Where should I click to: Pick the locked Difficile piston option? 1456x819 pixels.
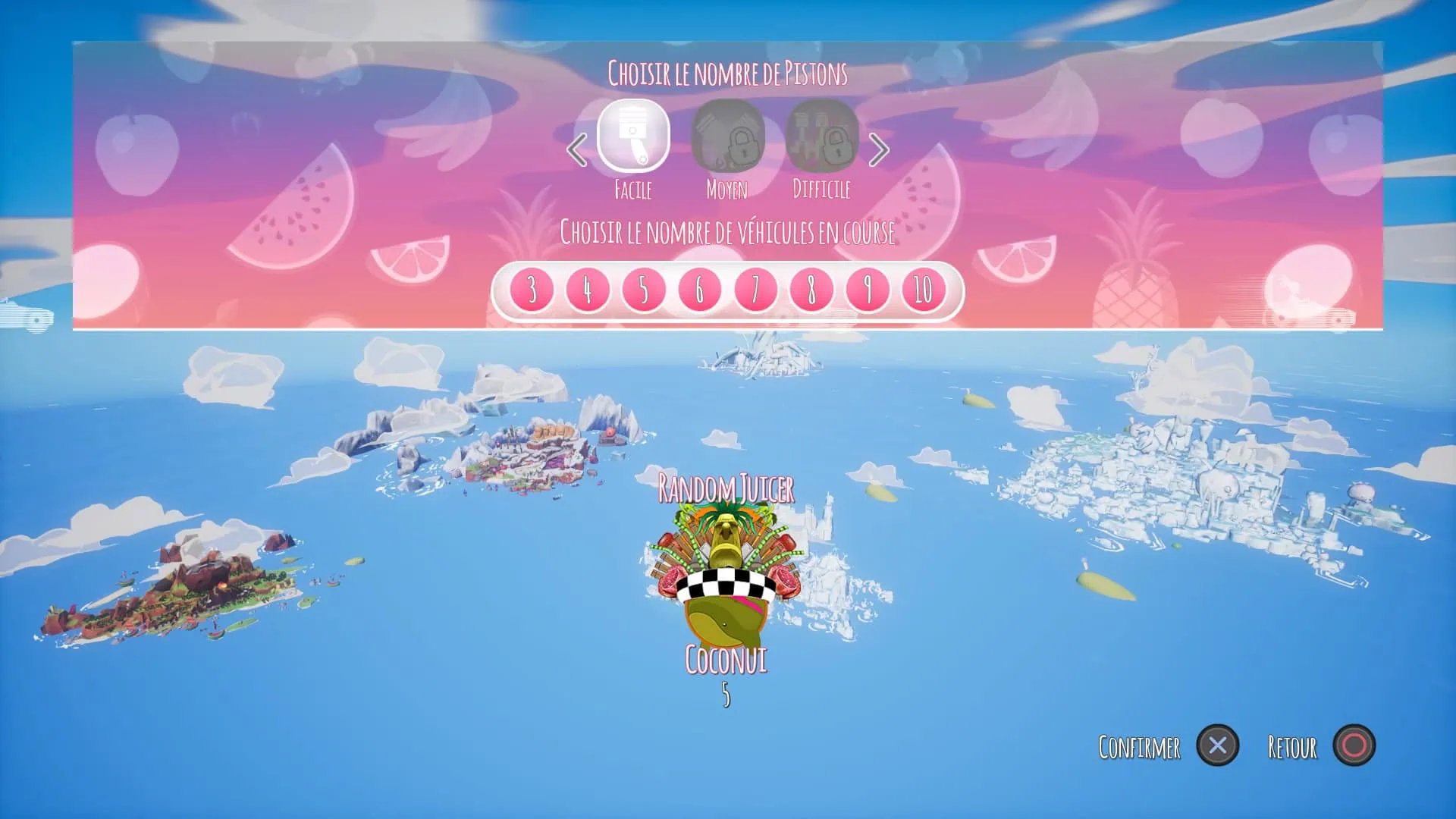pos(821,136)
